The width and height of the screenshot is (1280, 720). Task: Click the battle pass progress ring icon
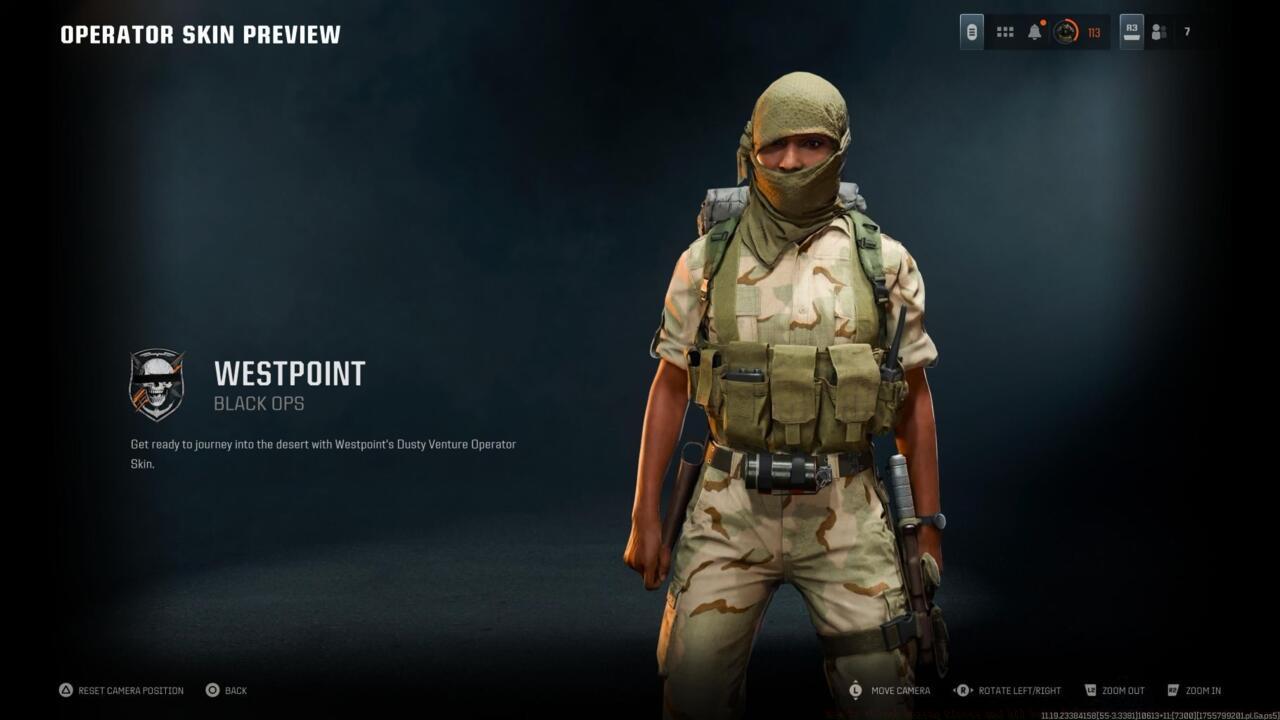1066,31
